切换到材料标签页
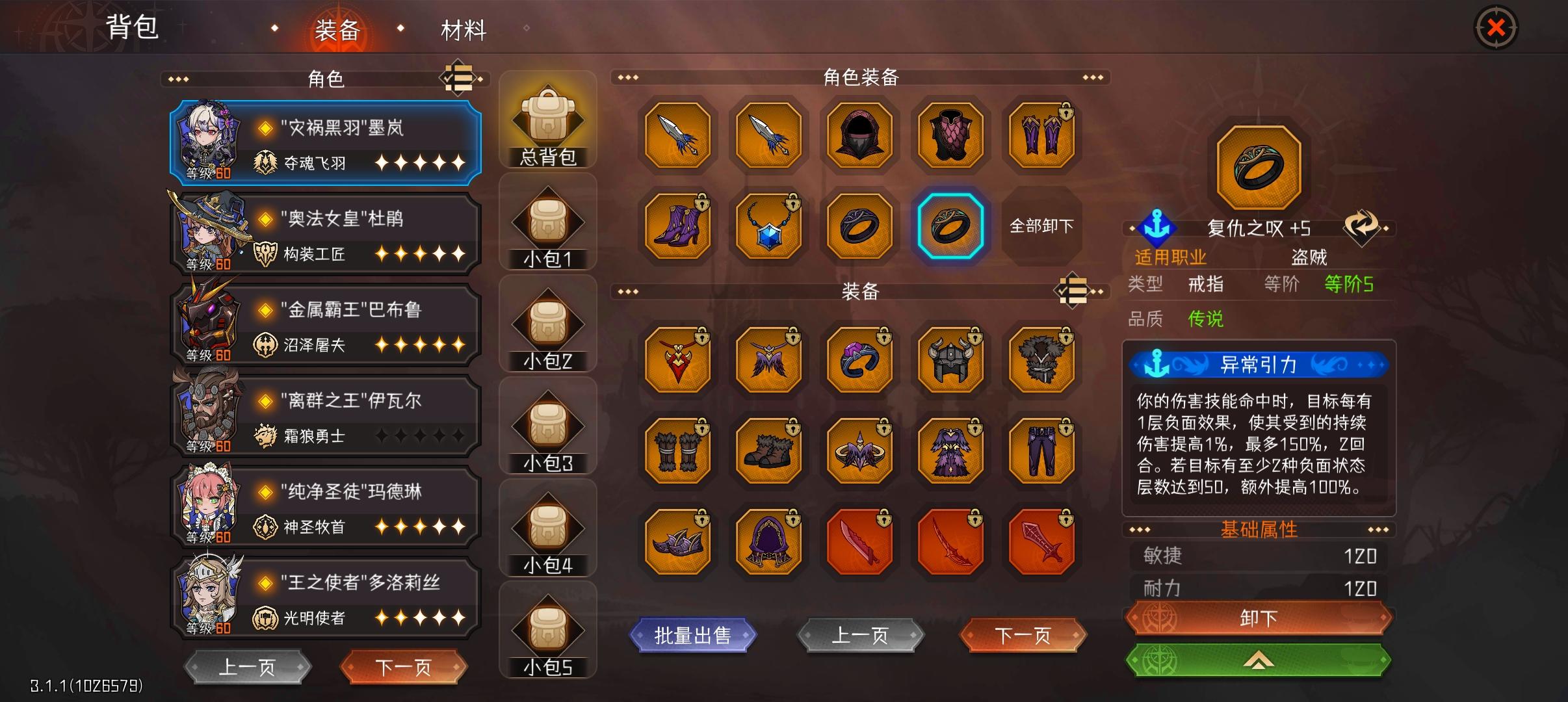This screenshot has width=1568, height=702. [x=464, y=31]
